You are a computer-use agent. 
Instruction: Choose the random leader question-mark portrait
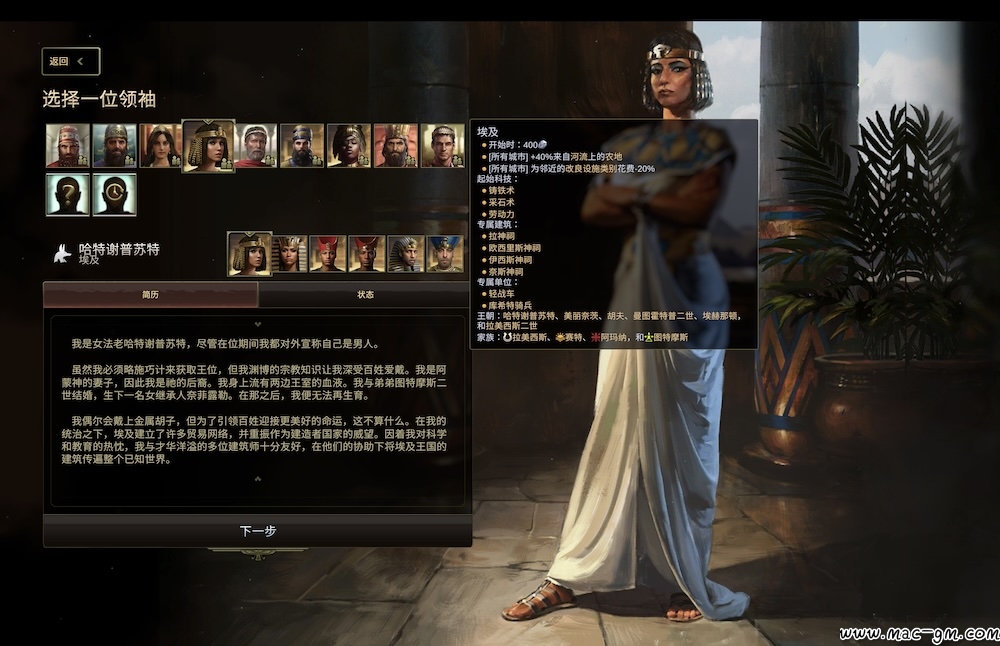pos(67,194)
